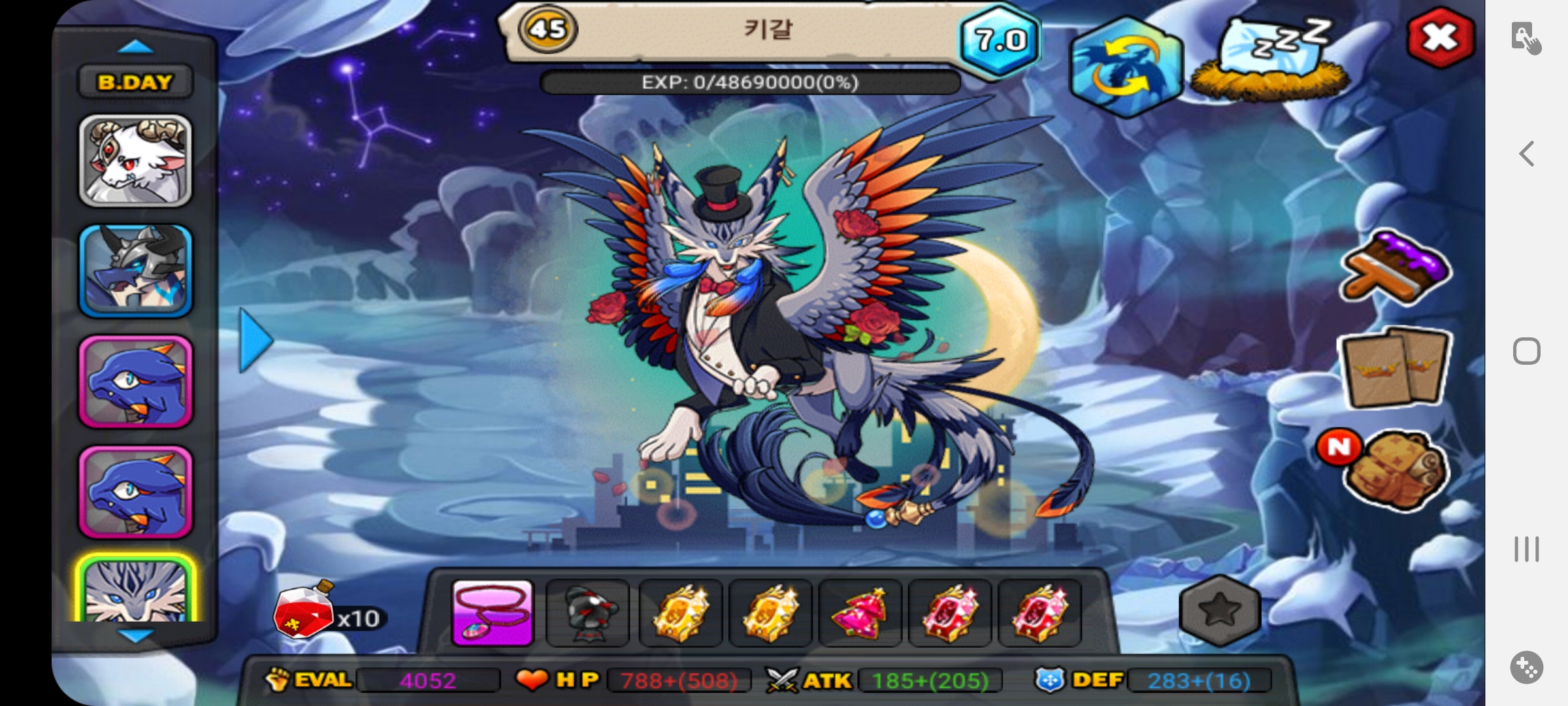1568x706 pixels.
Task: Tap the 7.0 grade hexagon badge
Action: tap(999, 41)
